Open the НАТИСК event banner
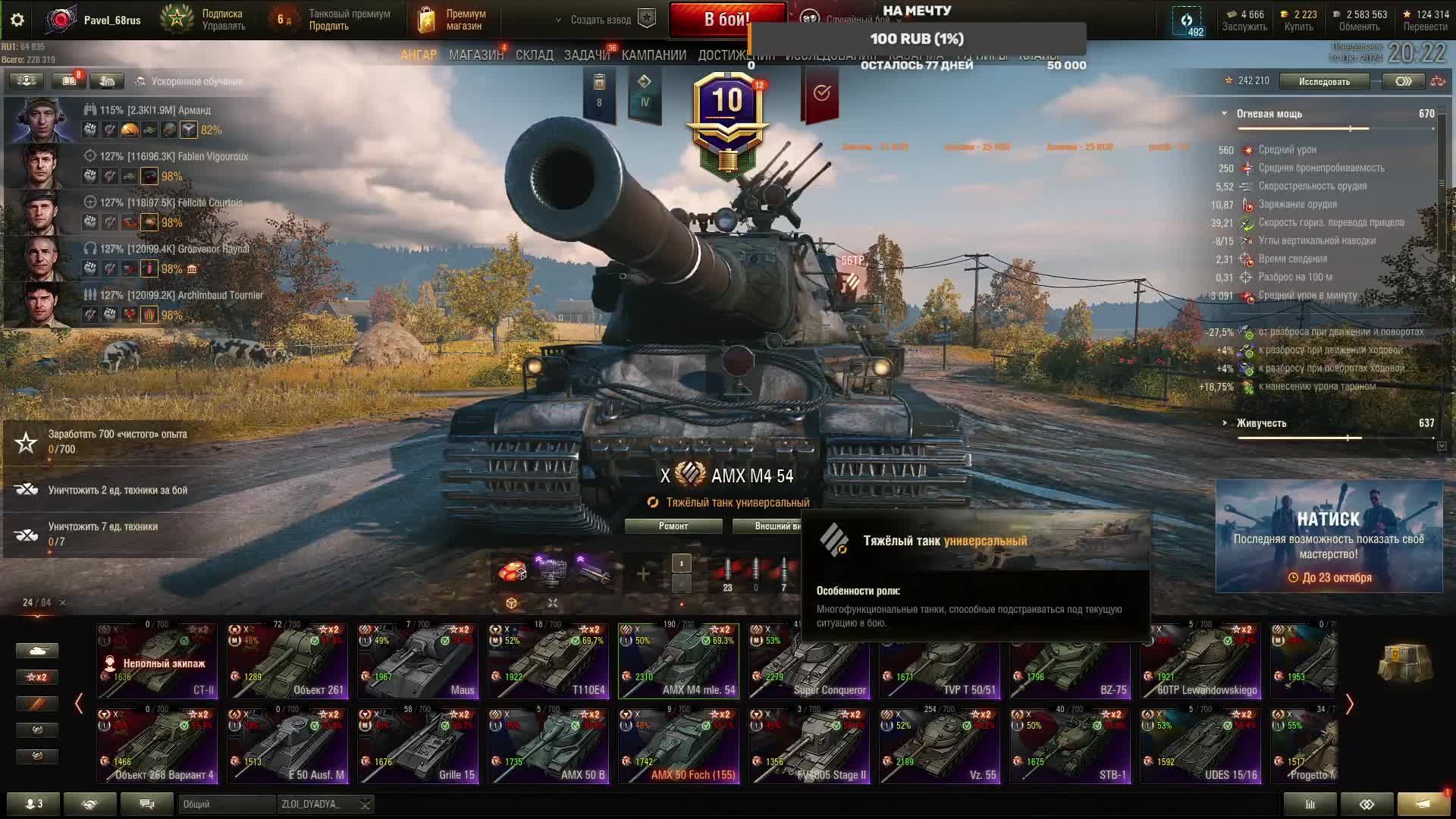The height and width of the screenshot is (819, 1456). 1329,536
